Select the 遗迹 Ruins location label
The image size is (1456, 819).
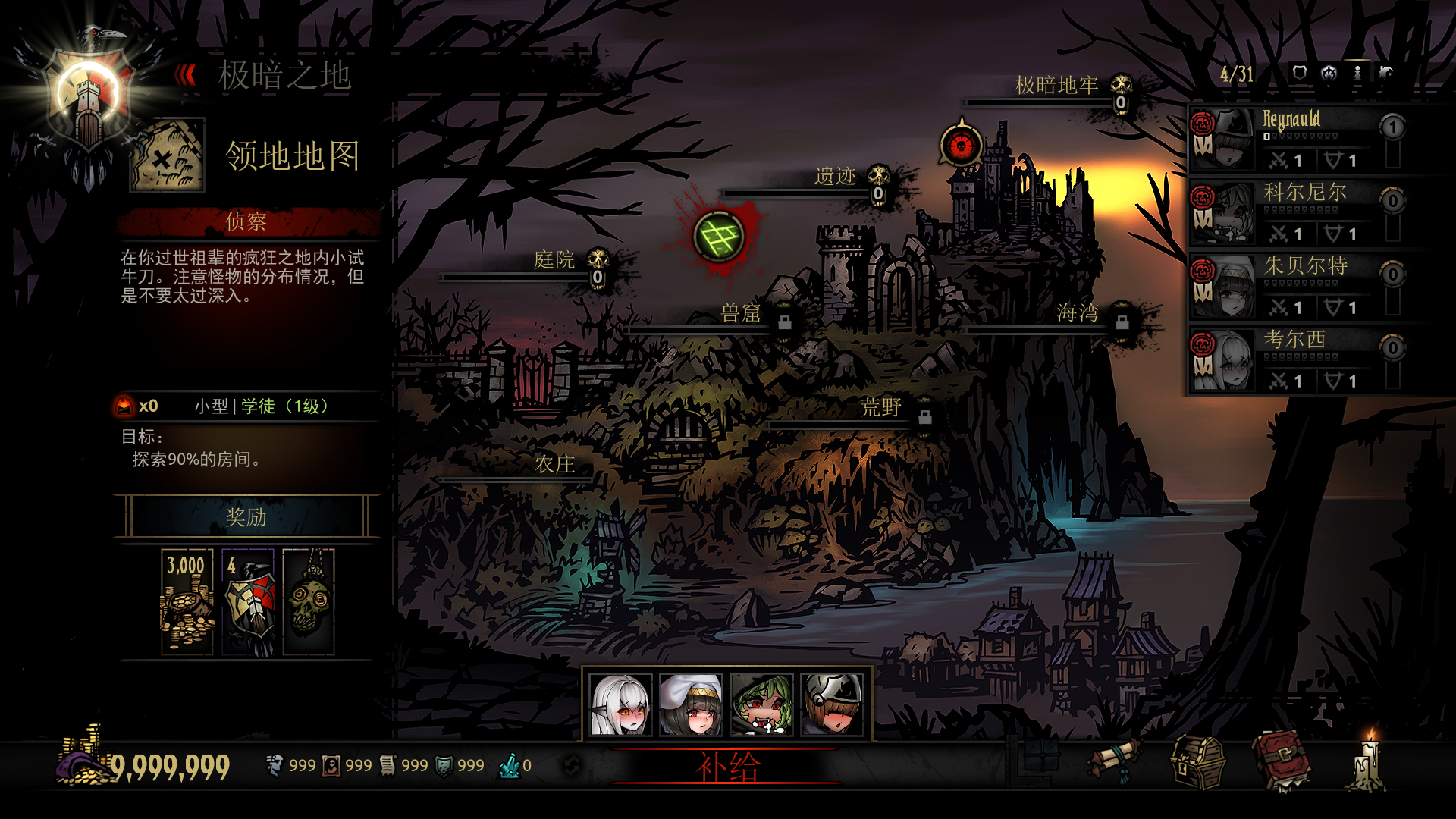(834, 177)
